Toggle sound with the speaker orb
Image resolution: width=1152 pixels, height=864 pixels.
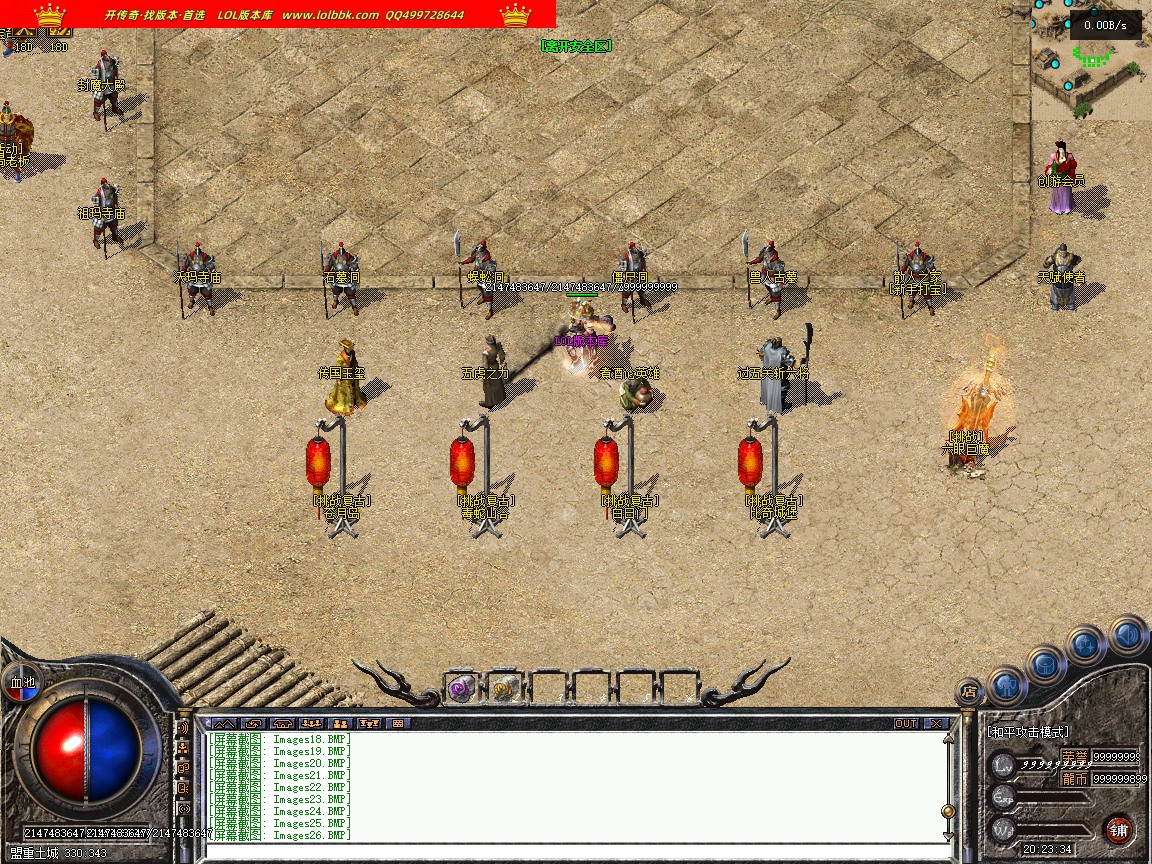(1128, 635)
